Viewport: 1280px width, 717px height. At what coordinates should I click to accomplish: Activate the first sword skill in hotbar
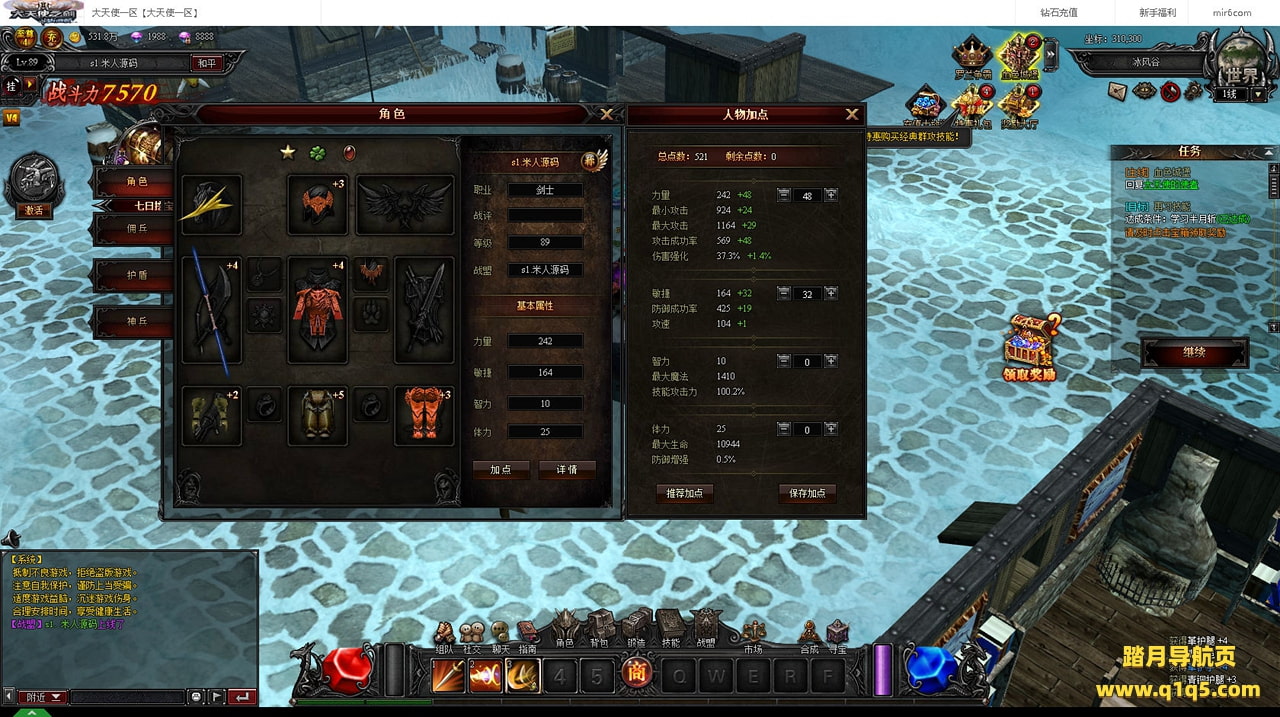[x=448, y=676]
